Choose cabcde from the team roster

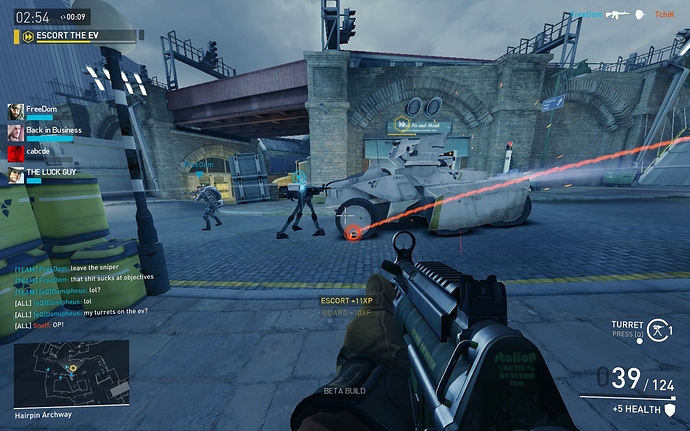(35, 153)
